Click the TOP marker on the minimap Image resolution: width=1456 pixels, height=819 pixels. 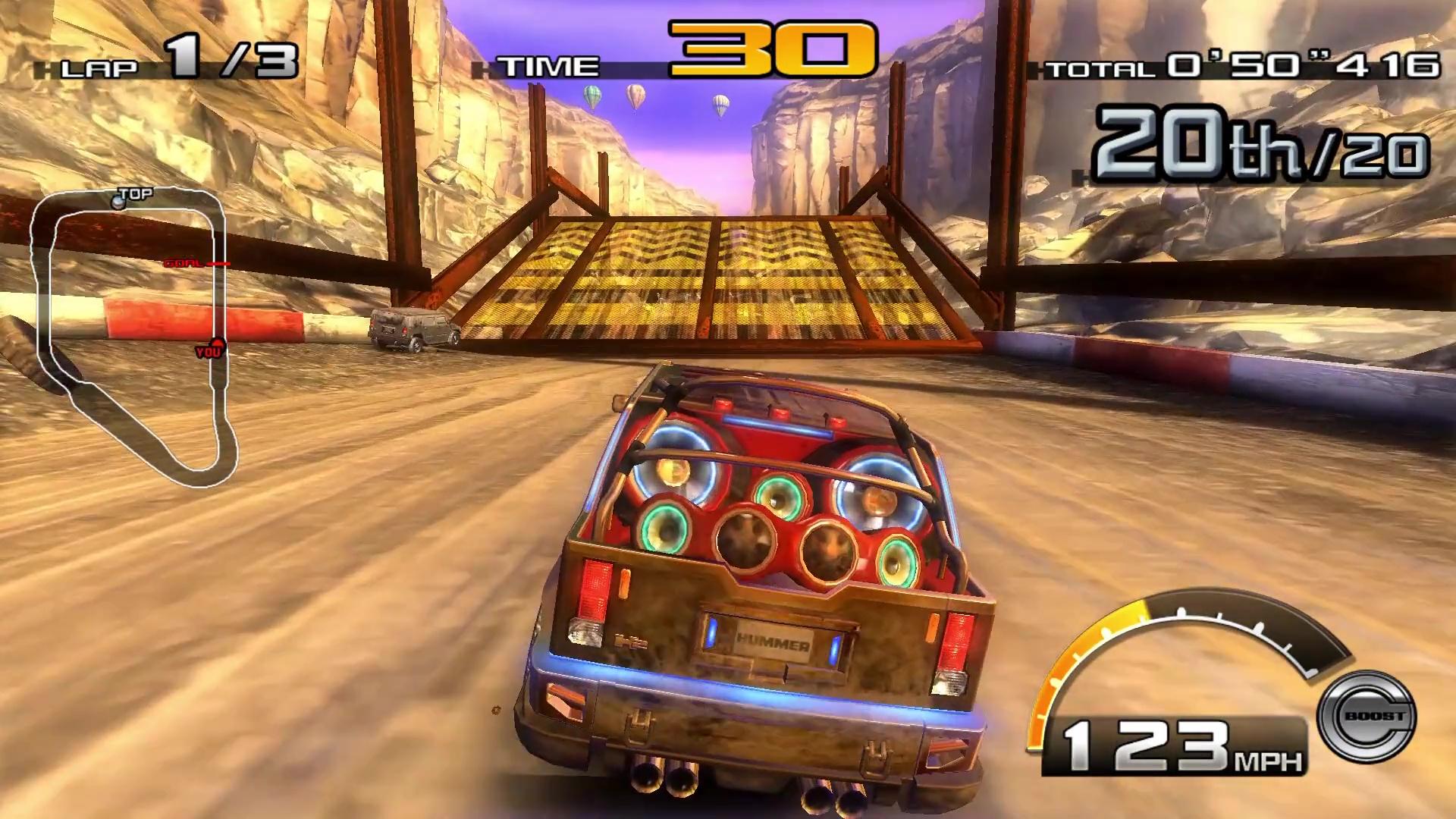[118, 199]
